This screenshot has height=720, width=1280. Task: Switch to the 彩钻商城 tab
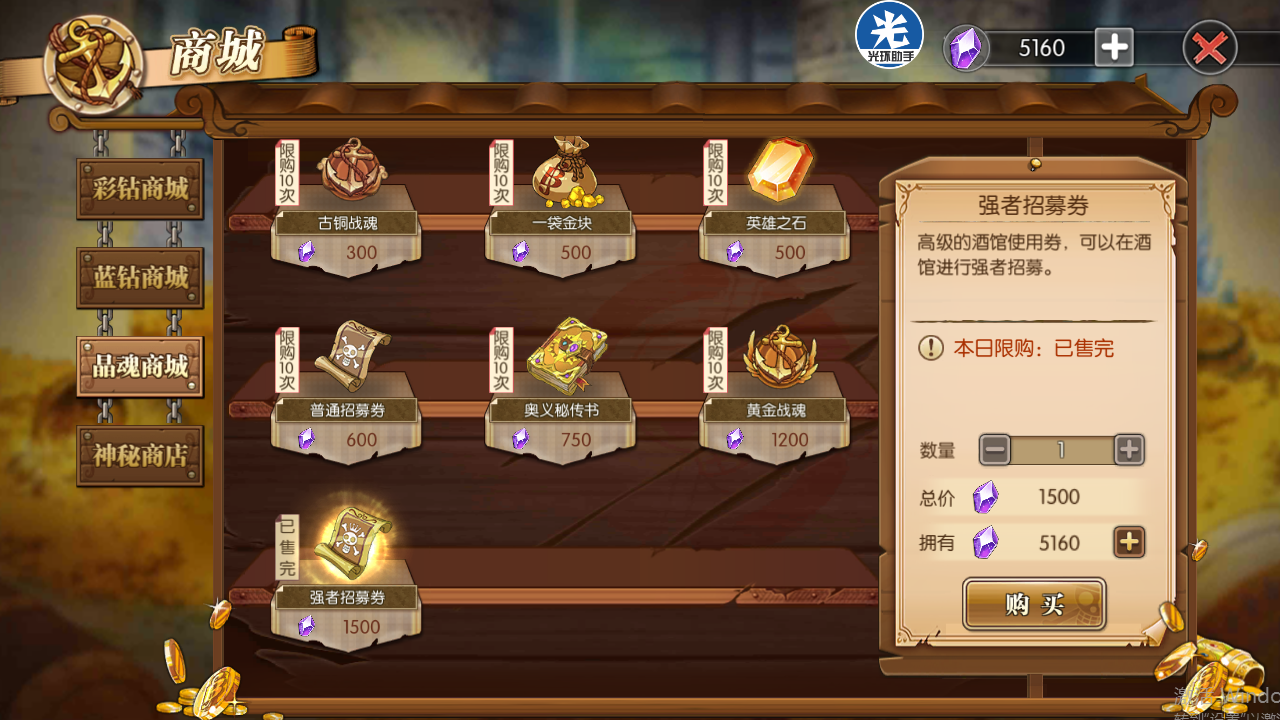(x=140, y=189)
